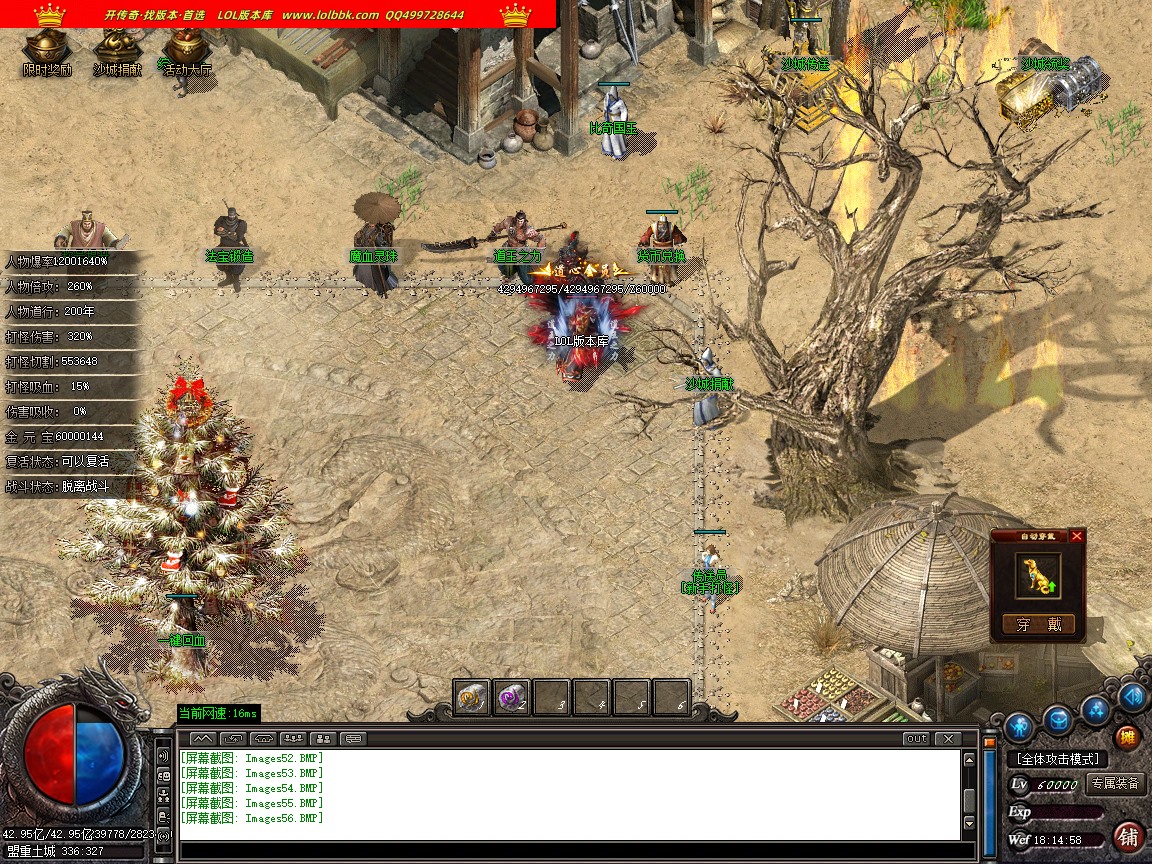Image resolution: width=1152 pixels, height=864 pixels.
Task: Click the chat panel's 'out' button
Action: point(915,739)
